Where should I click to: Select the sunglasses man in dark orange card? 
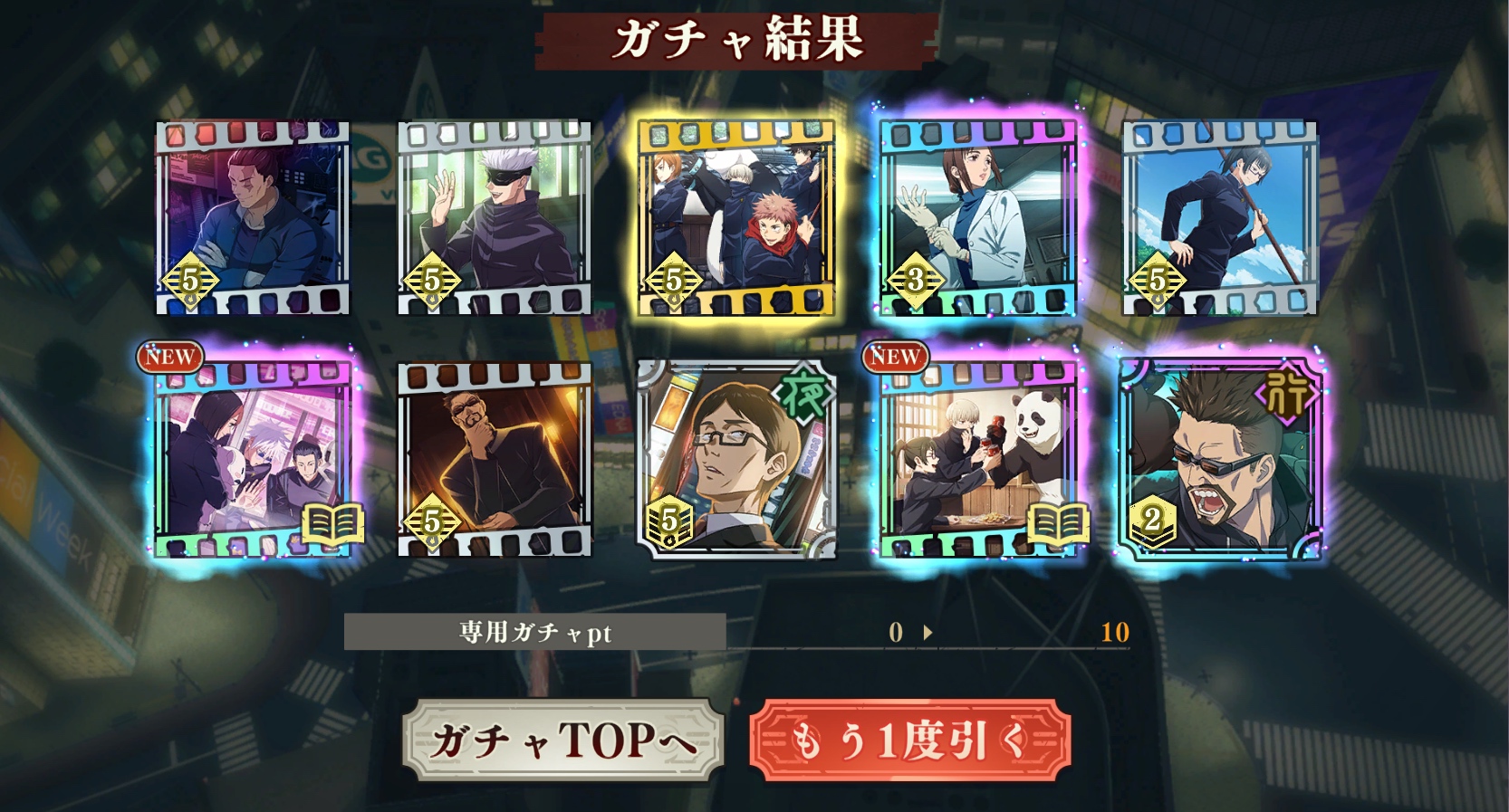click(495, 460)
